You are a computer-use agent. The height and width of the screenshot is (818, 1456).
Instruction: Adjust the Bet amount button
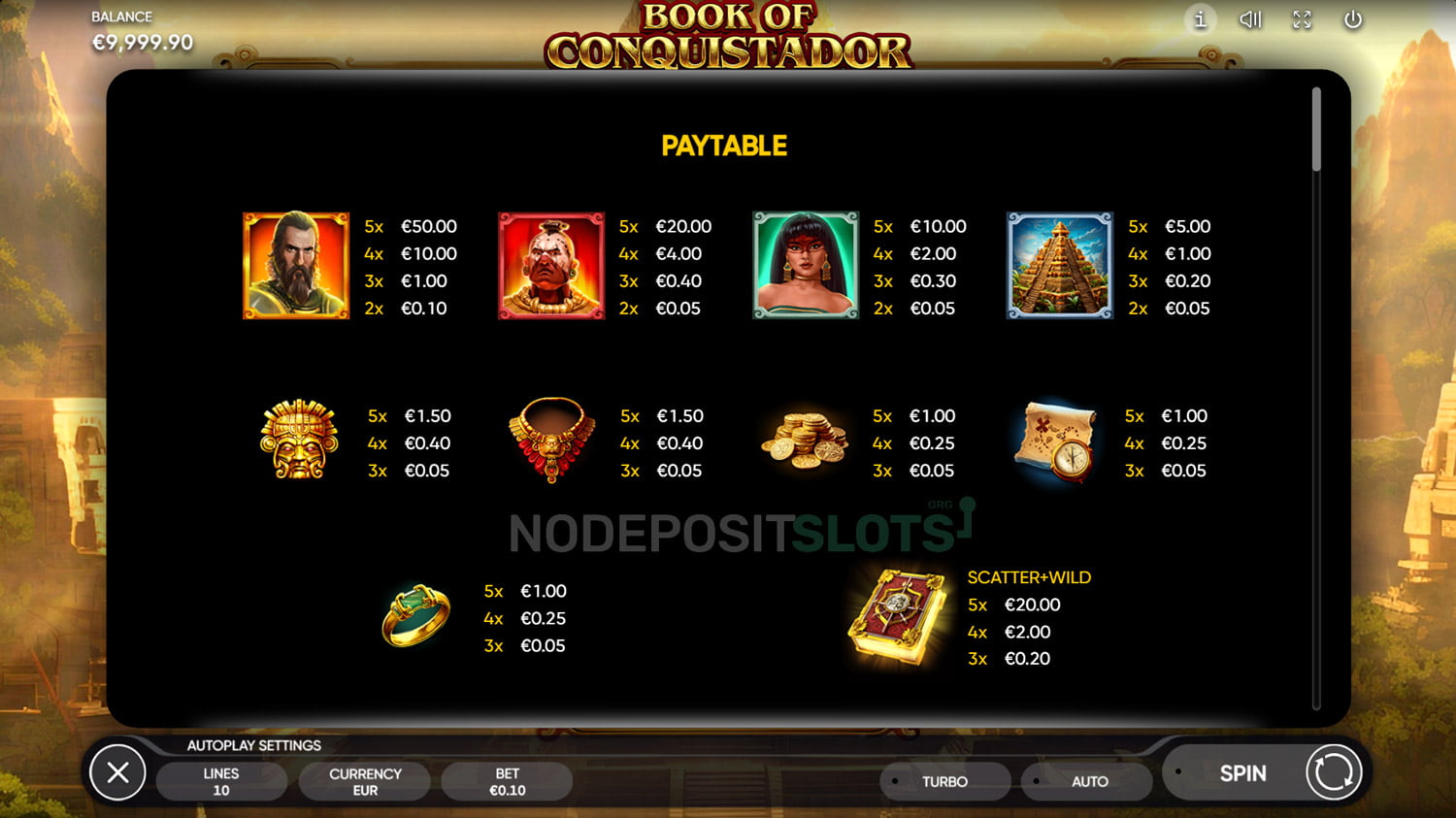(507, 781)
